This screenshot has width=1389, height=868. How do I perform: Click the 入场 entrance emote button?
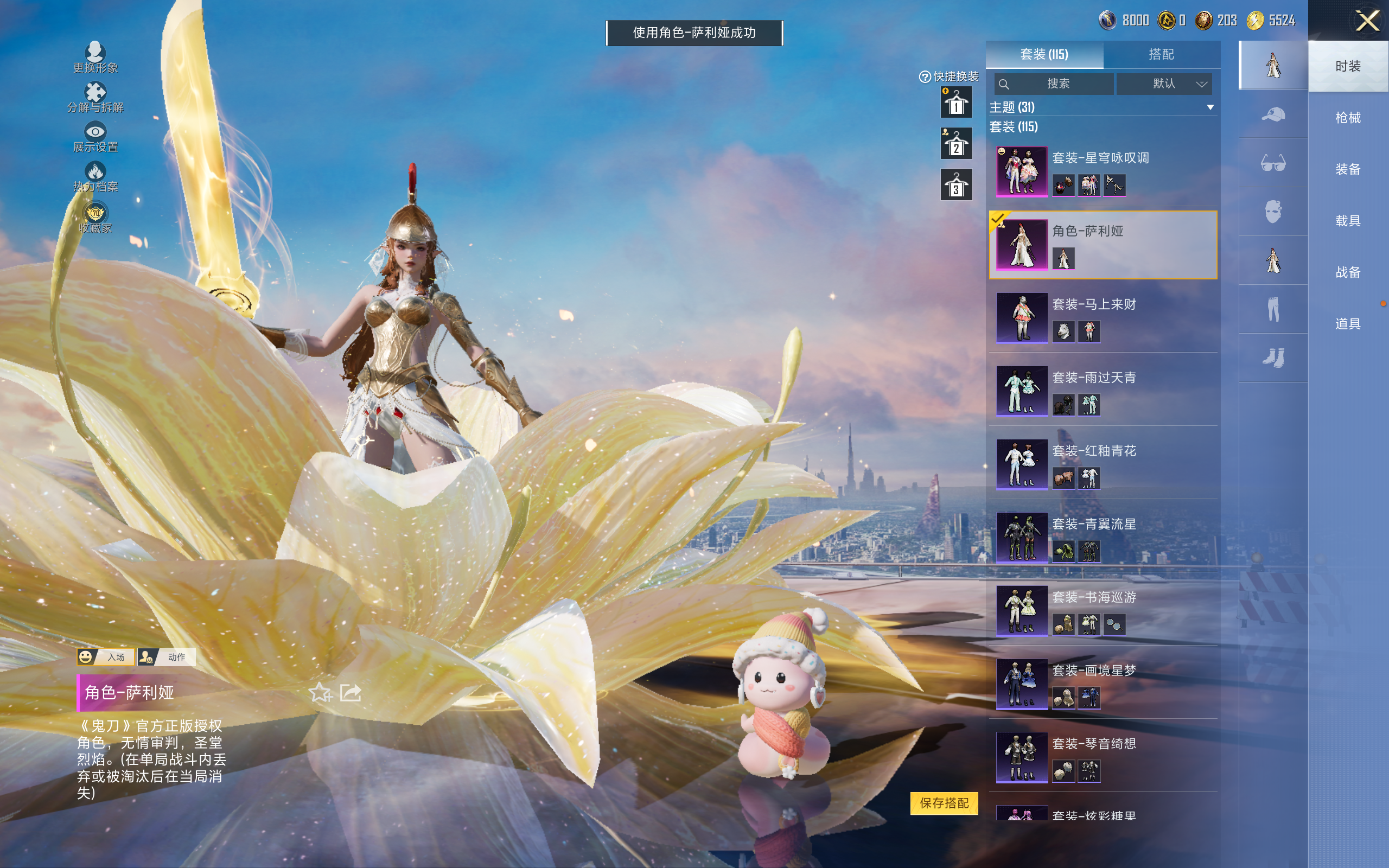106,657
